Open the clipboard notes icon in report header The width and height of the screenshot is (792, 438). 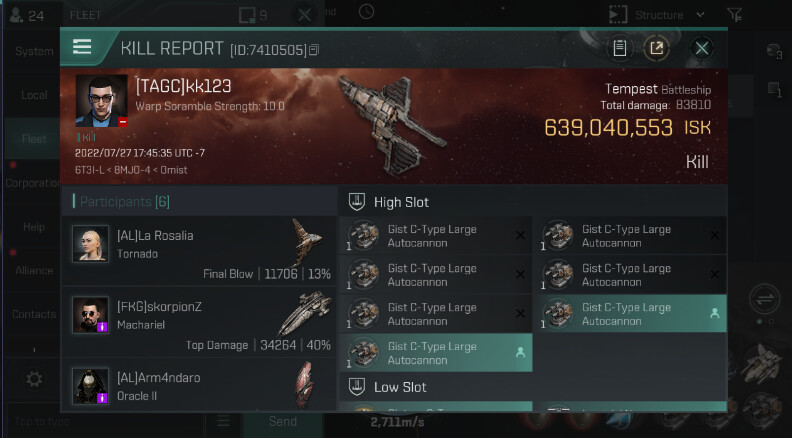620,48
